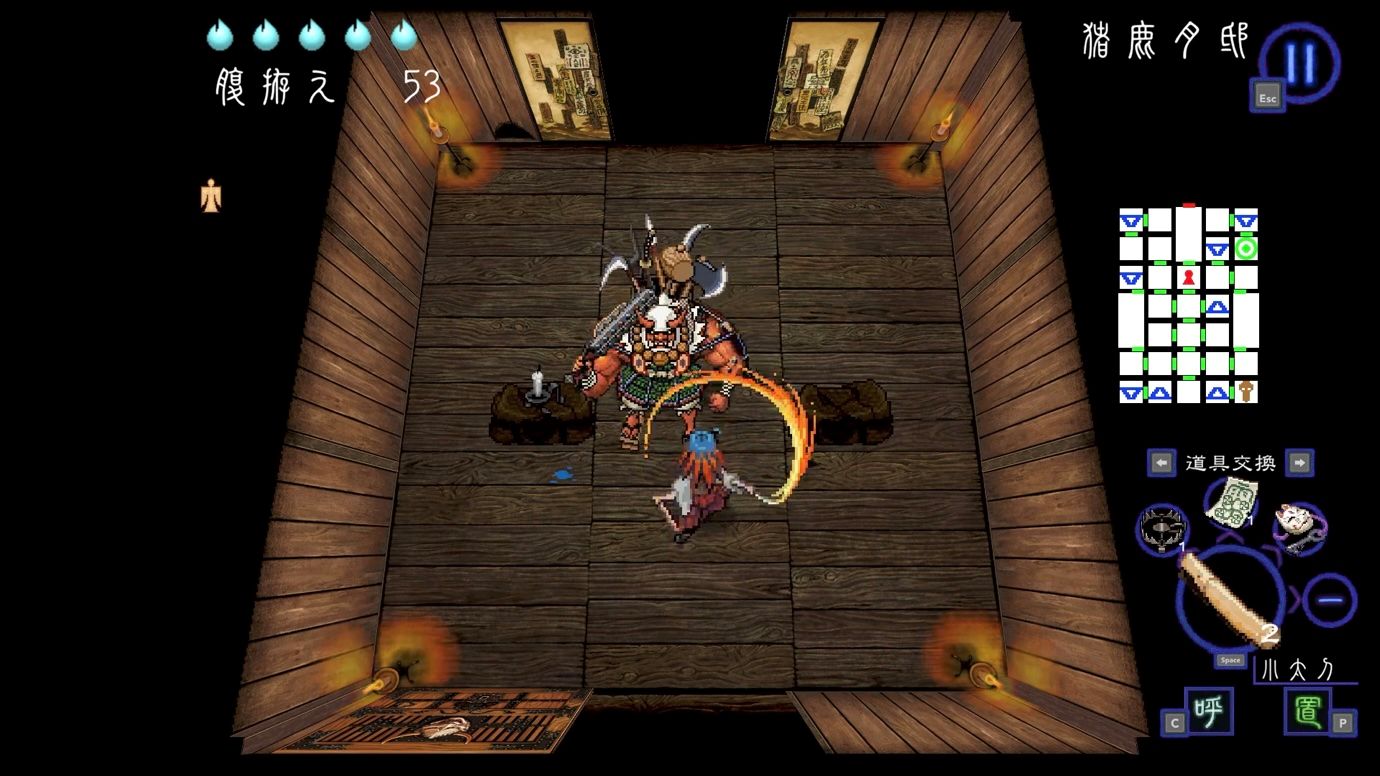Select the brown key room on minimap
Screen dimensions: 1380x776
click(1246, 391)
